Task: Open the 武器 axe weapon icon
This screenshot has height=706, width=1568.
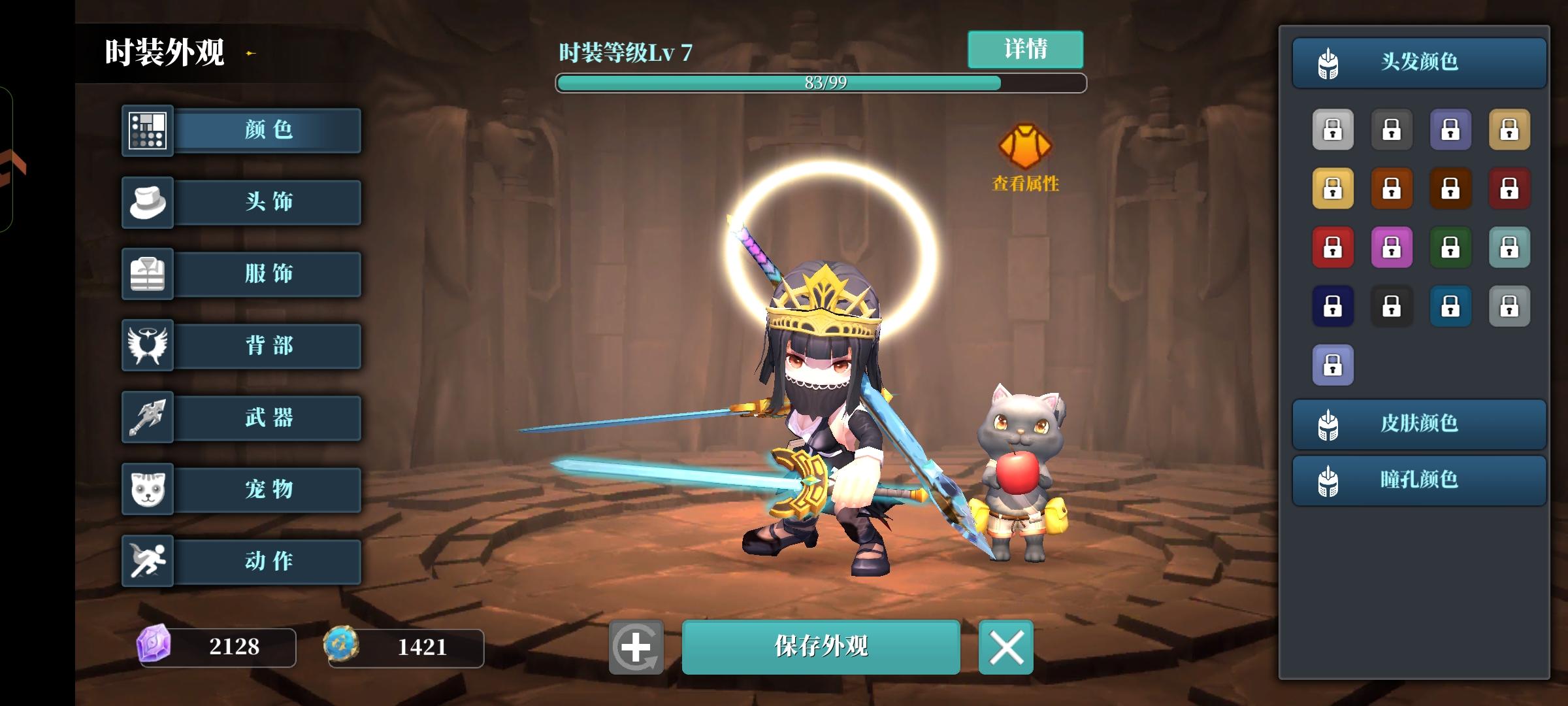Action: pos(147,418)
